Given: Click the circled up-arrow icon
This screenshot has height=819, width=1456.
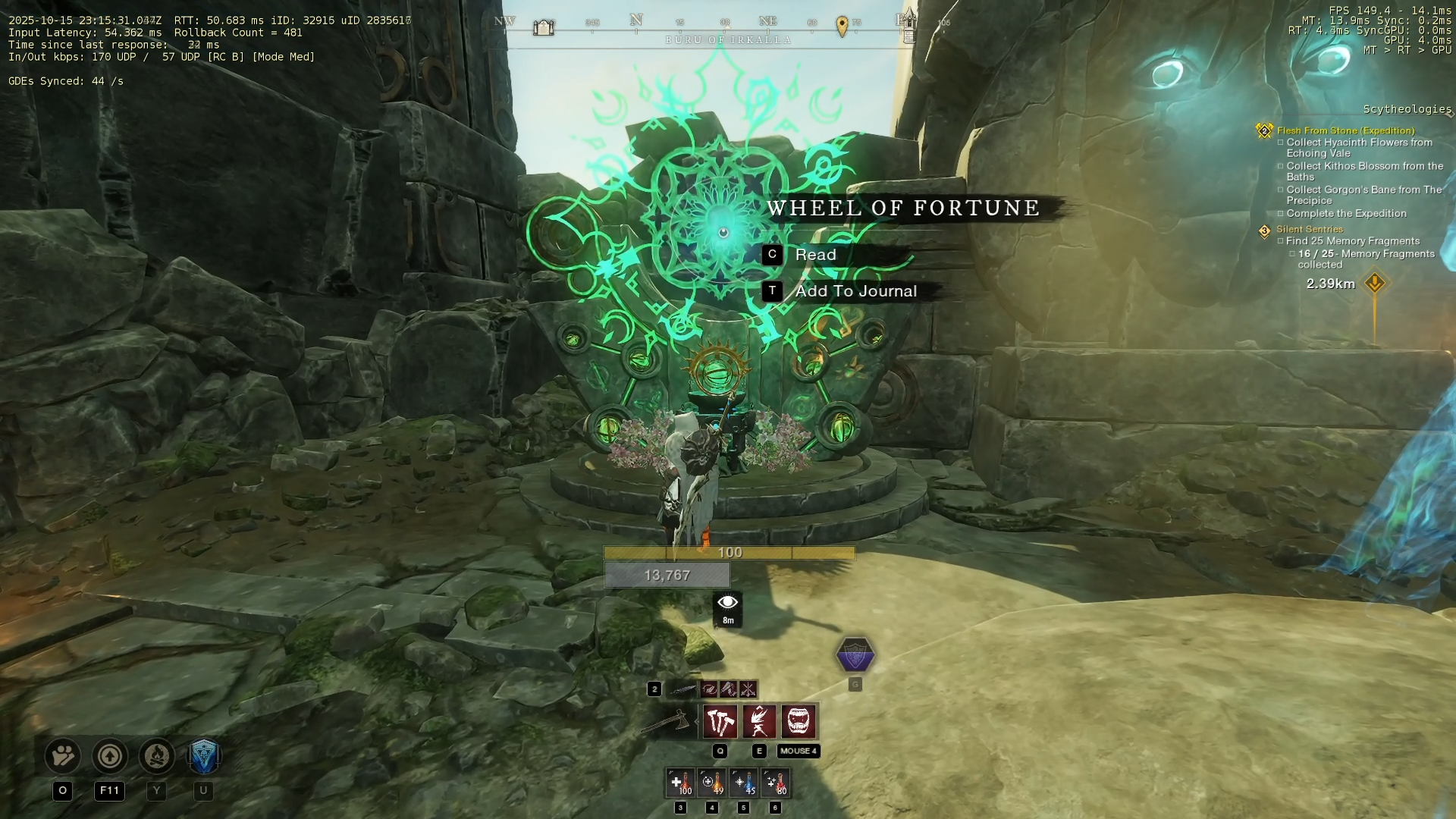Looking at the screenshot, I should 110,756.
